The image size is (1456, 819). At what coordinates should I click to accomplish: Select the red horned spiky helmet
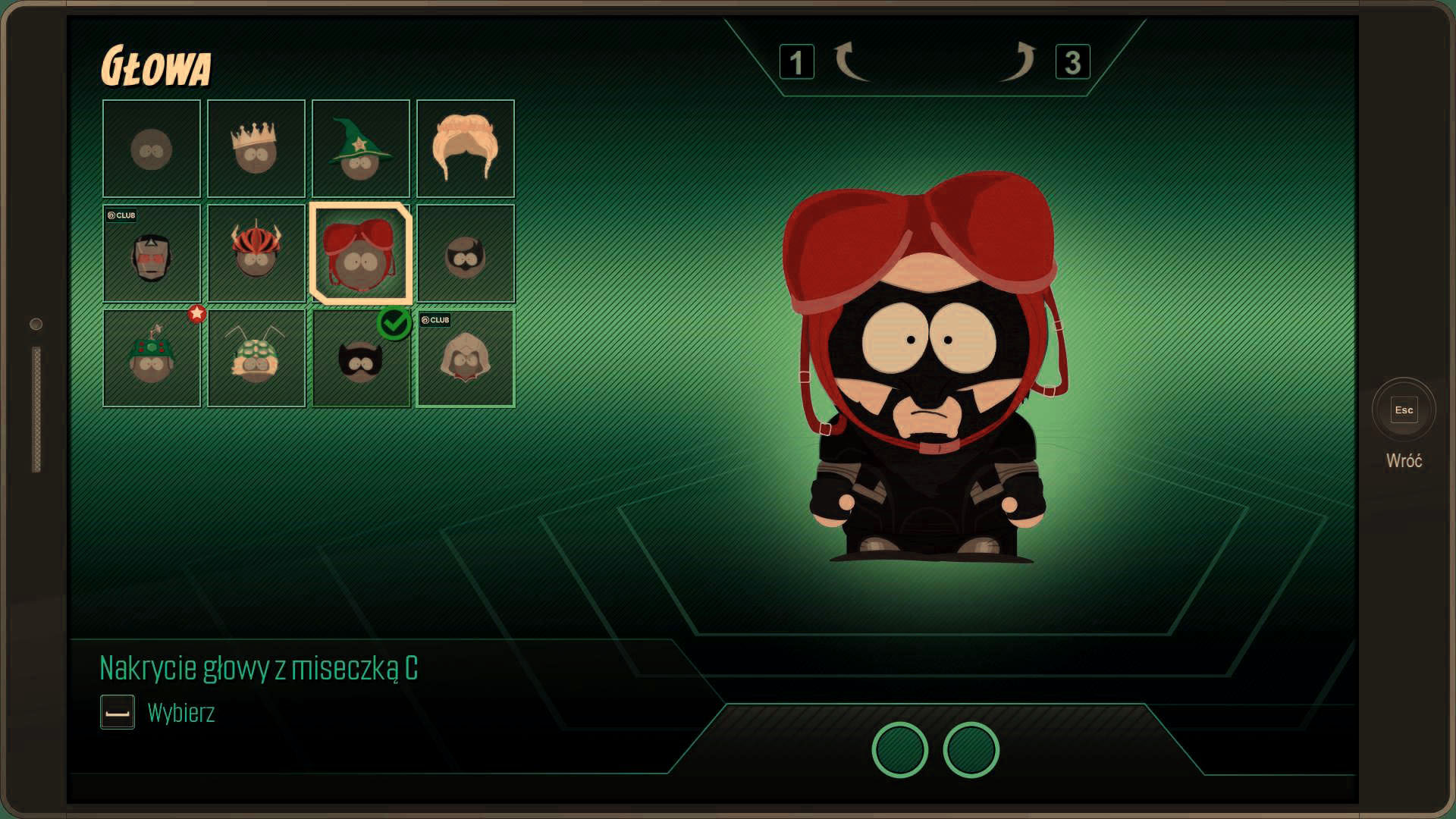pos(256,253)
